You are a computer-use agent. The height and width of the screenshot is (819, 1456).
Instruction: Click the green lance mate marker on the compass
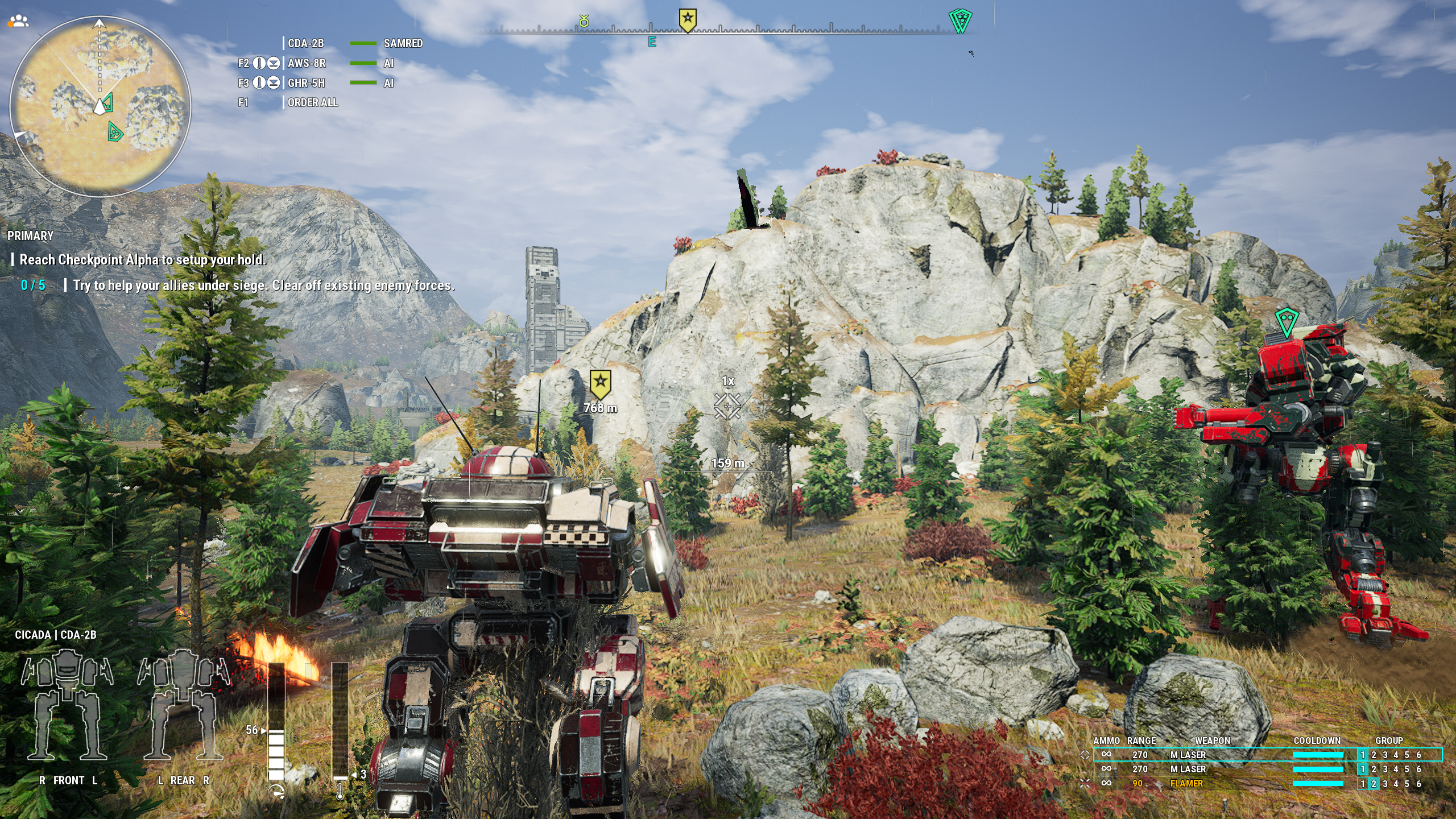pos(960,21)
